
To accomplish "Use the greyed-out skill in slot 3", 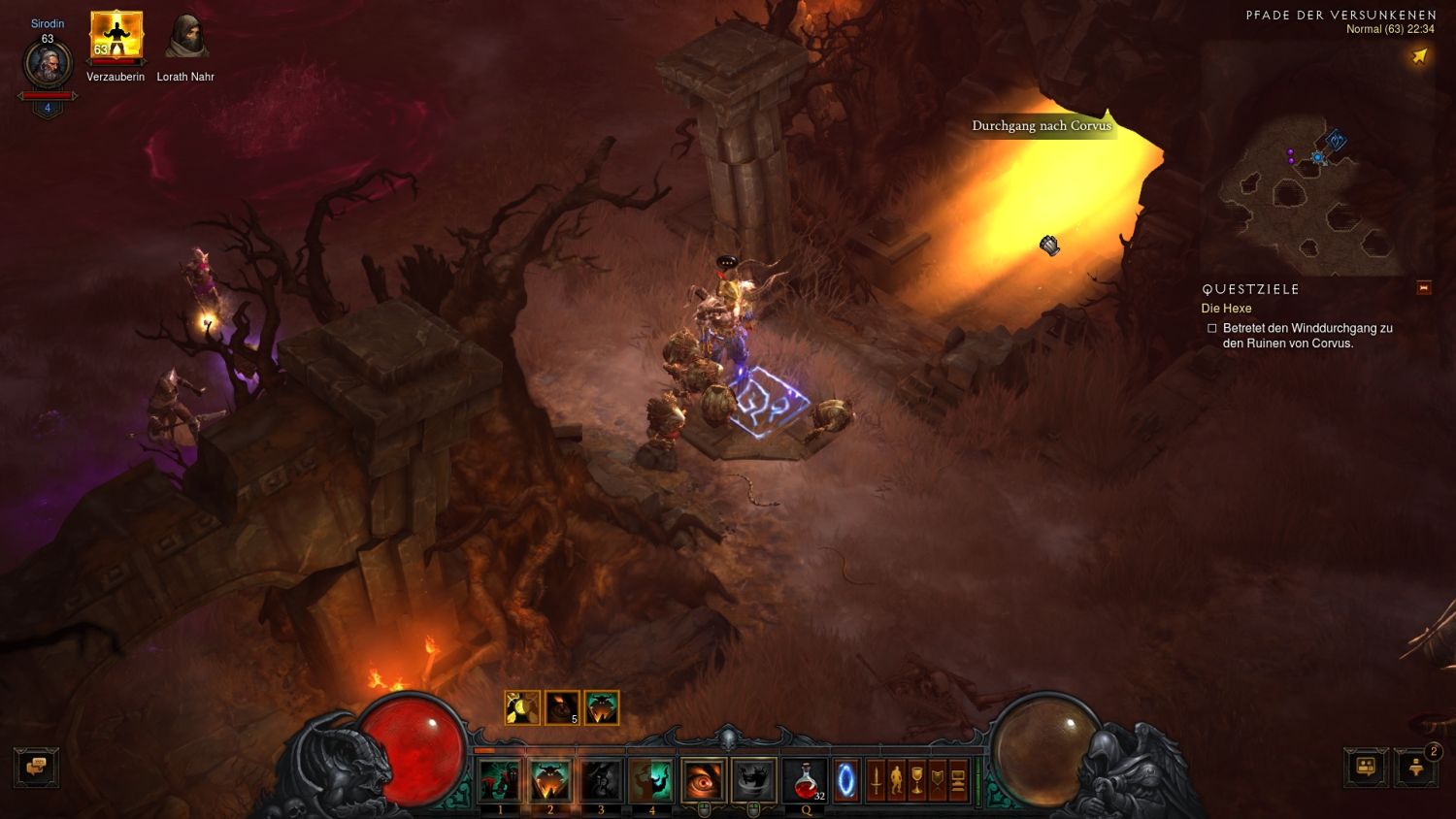I will tap(601, 780).
